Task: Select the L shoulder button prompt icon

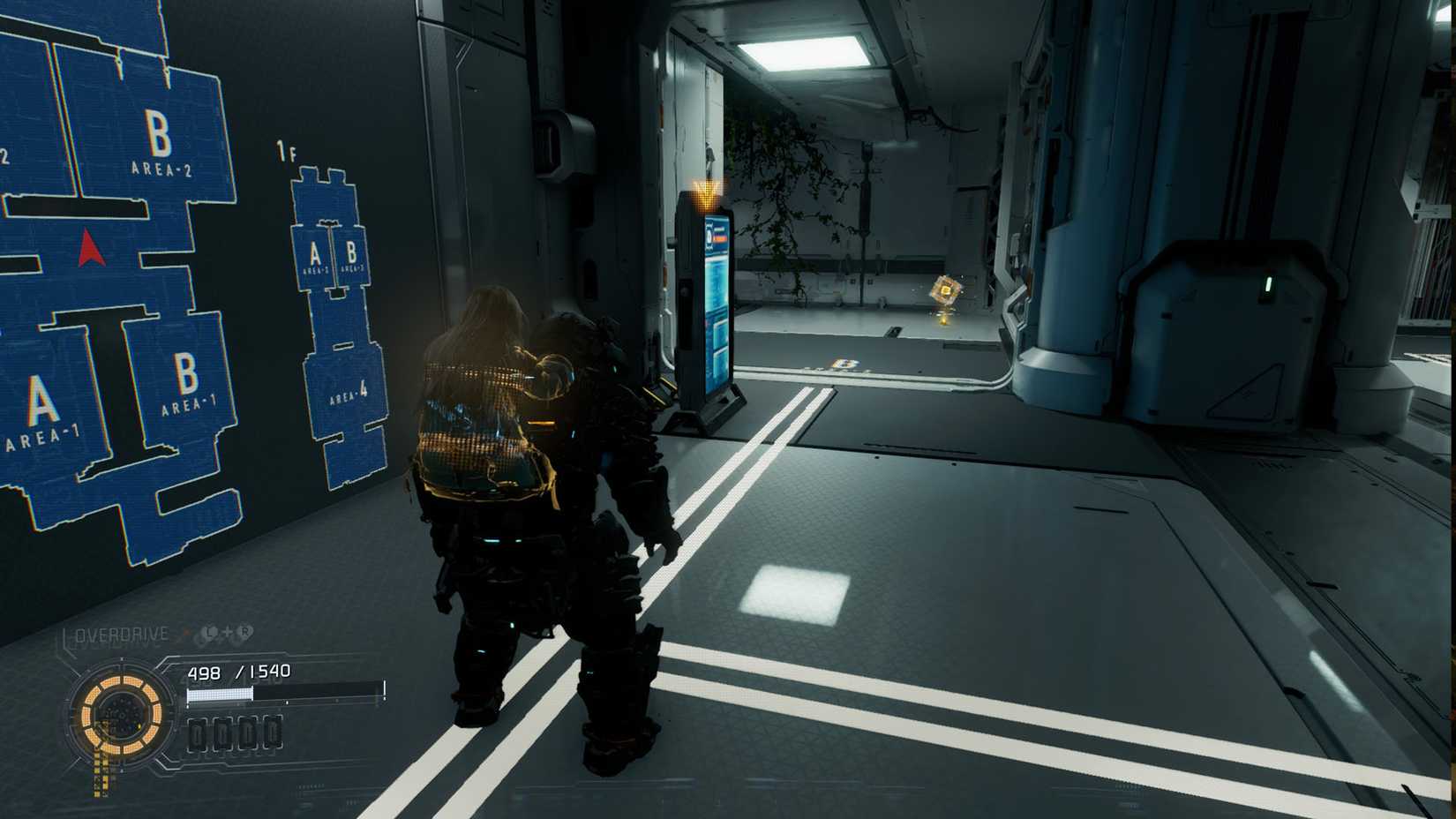Action: [x=209, y=633]
